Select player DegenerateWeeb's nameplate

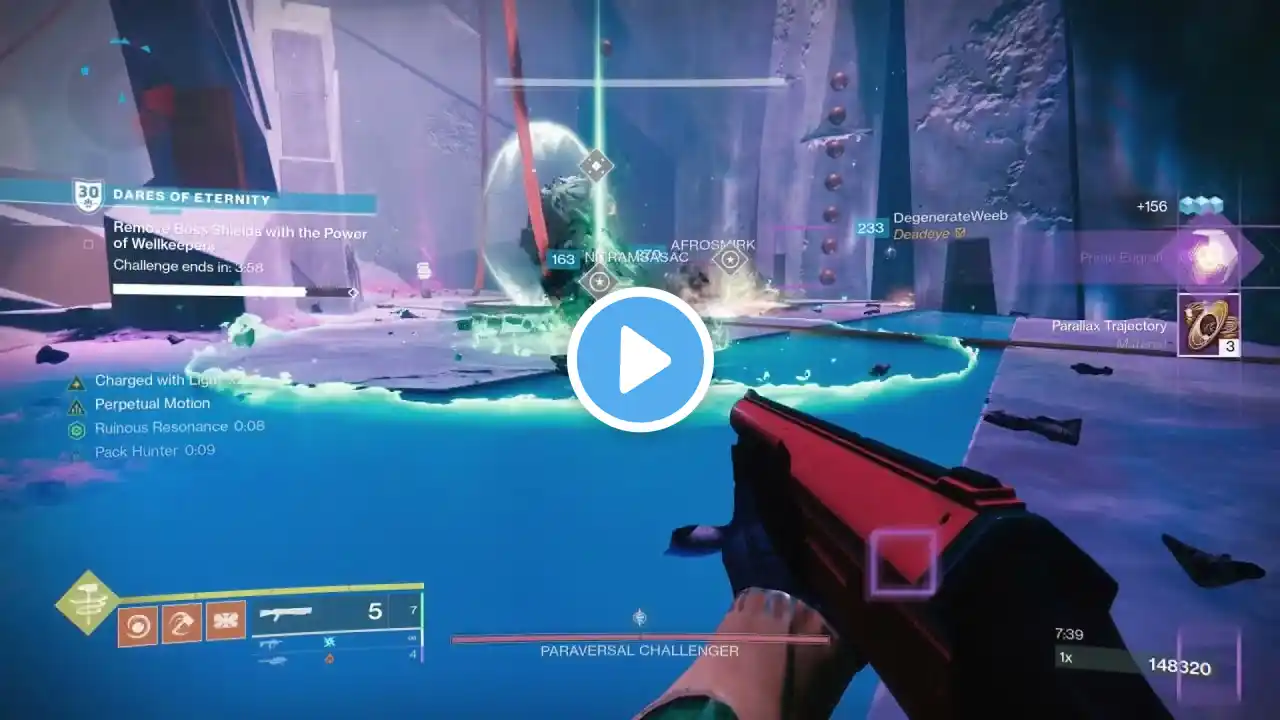[949, 217]
